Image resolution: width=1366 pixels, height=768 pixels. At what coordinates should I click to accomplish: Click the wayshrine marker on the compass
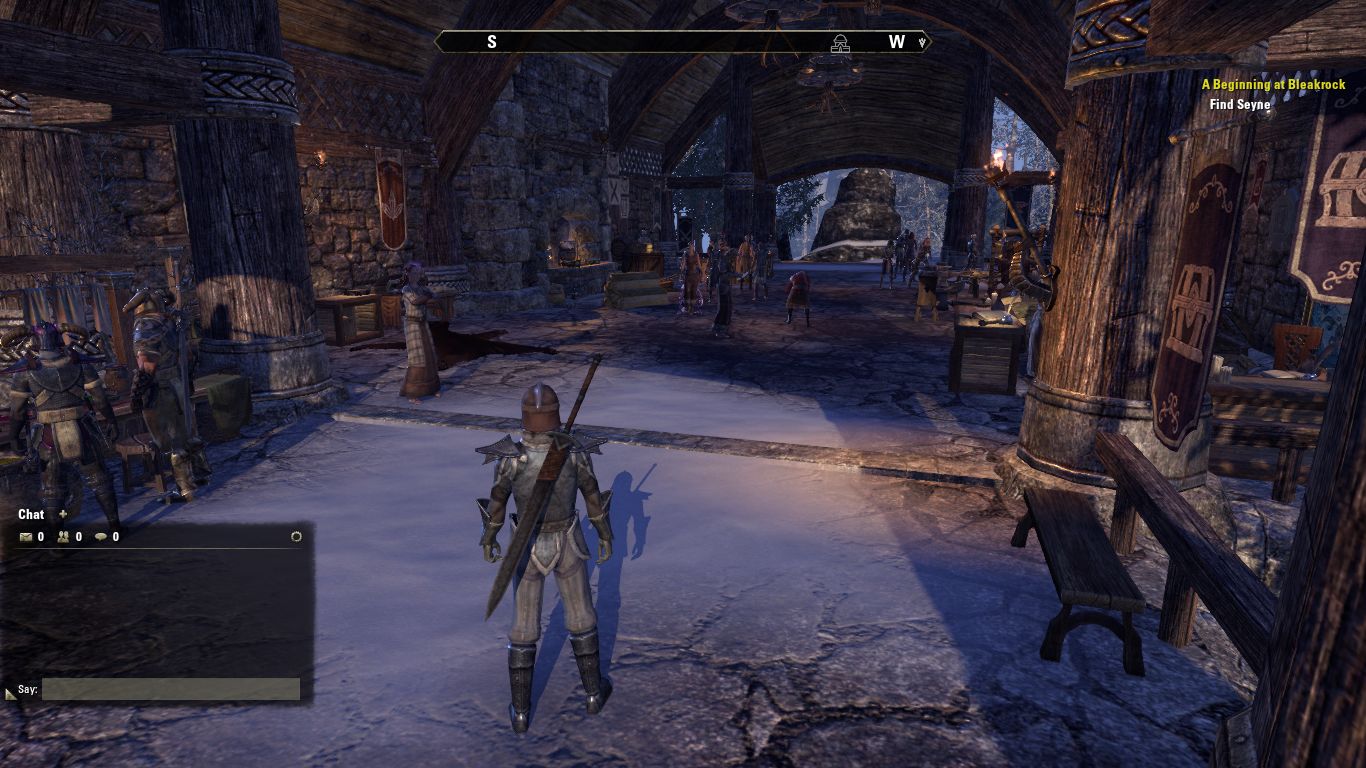(840, 42)
